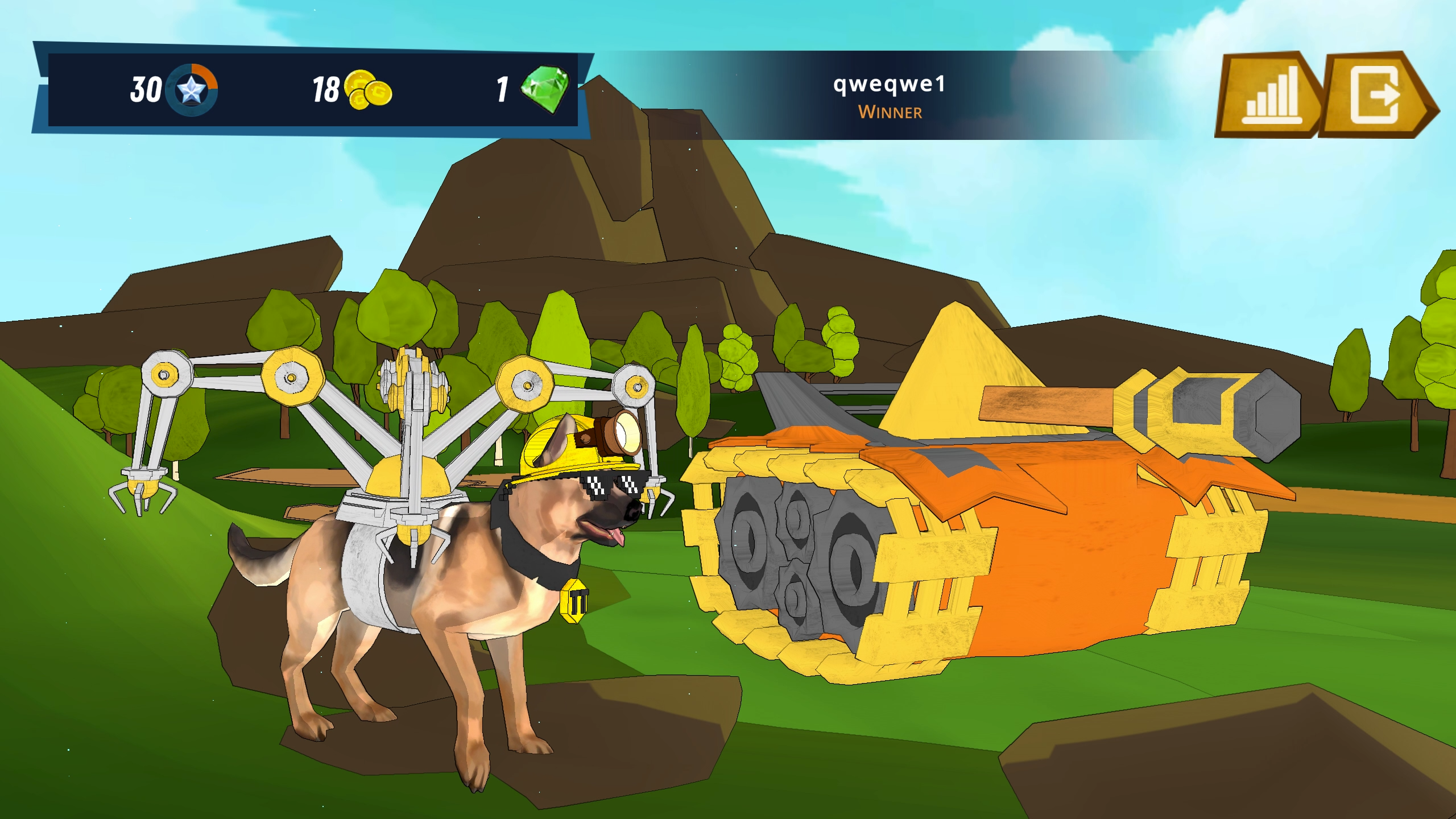Click the exit door arrow button
This screenshot has width=1456, height=819.
(x=1376, y=95)
